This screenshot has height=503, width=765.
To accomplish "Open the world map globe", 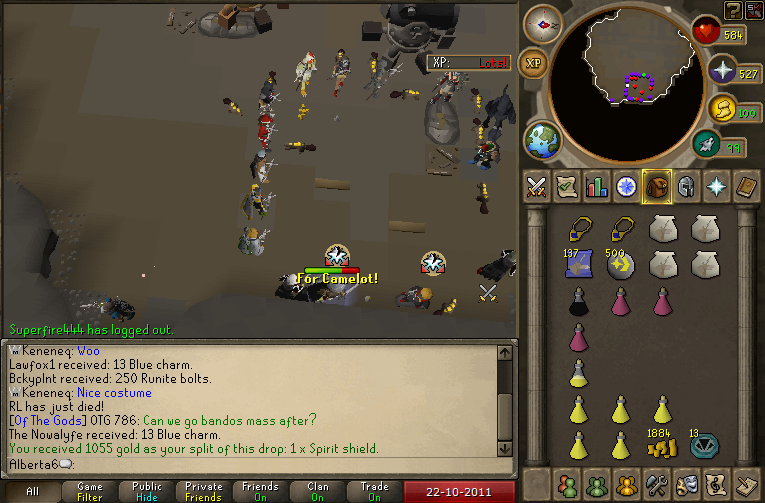I will tap(545, 140).
